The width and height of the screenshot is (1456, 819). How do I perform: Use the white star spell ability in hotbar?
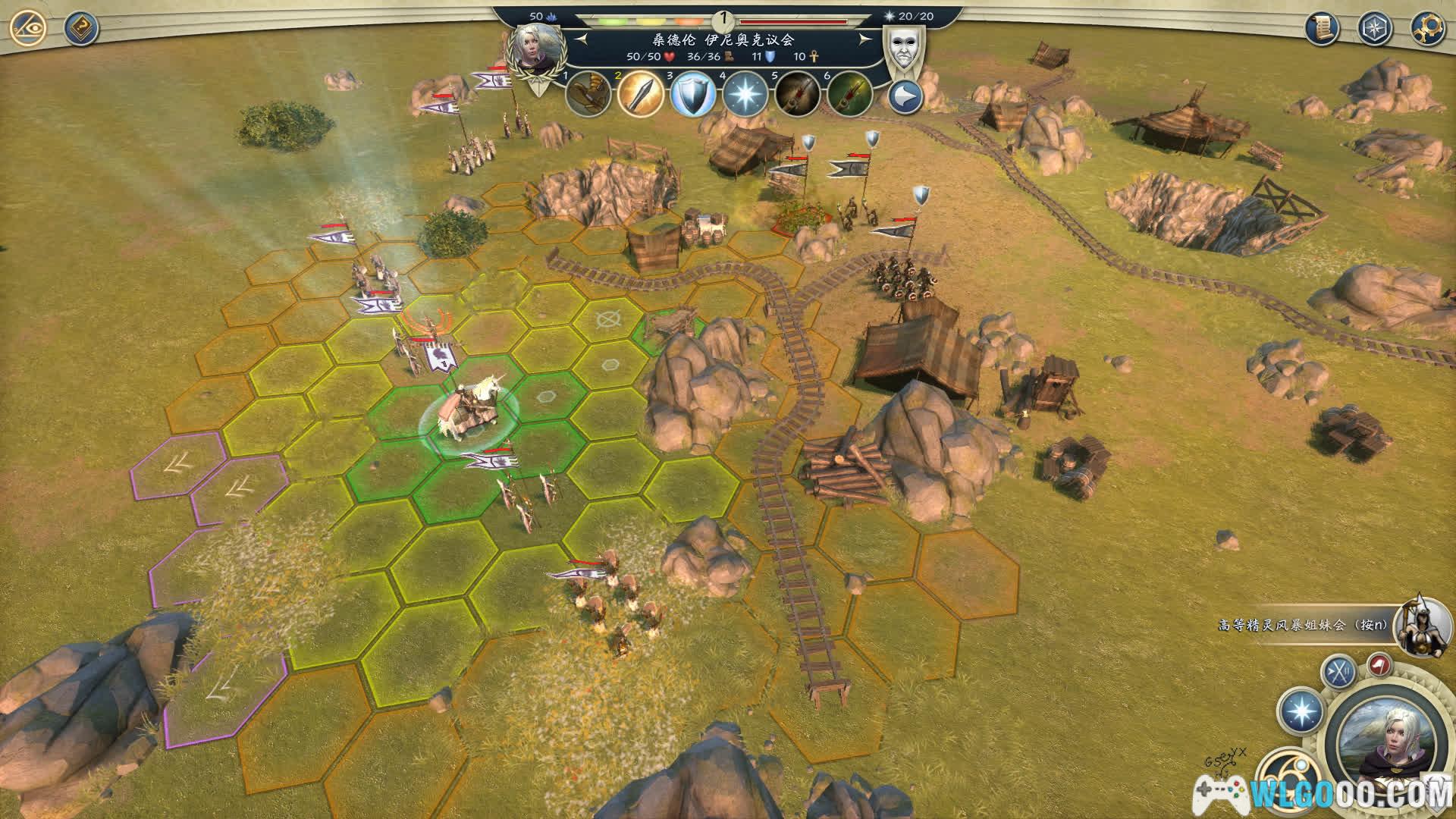coord(745,95)
